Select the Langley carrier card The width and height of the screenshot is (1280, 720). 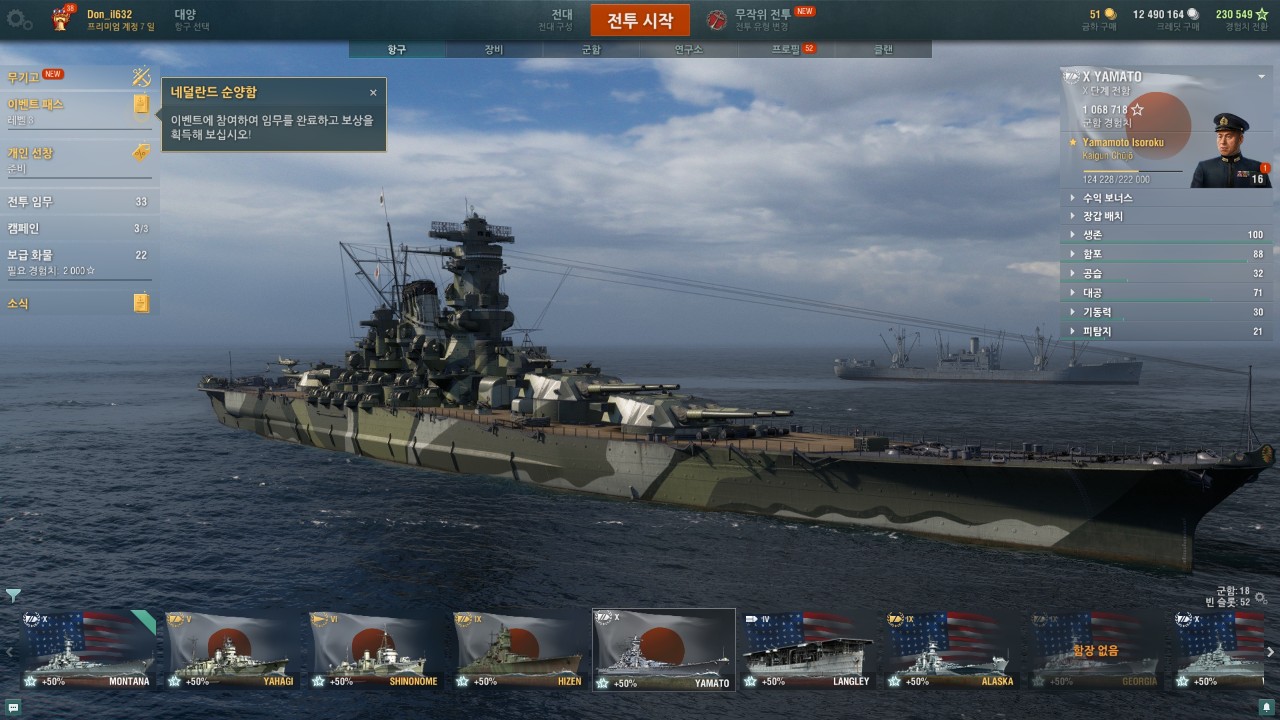coord(808,650)
